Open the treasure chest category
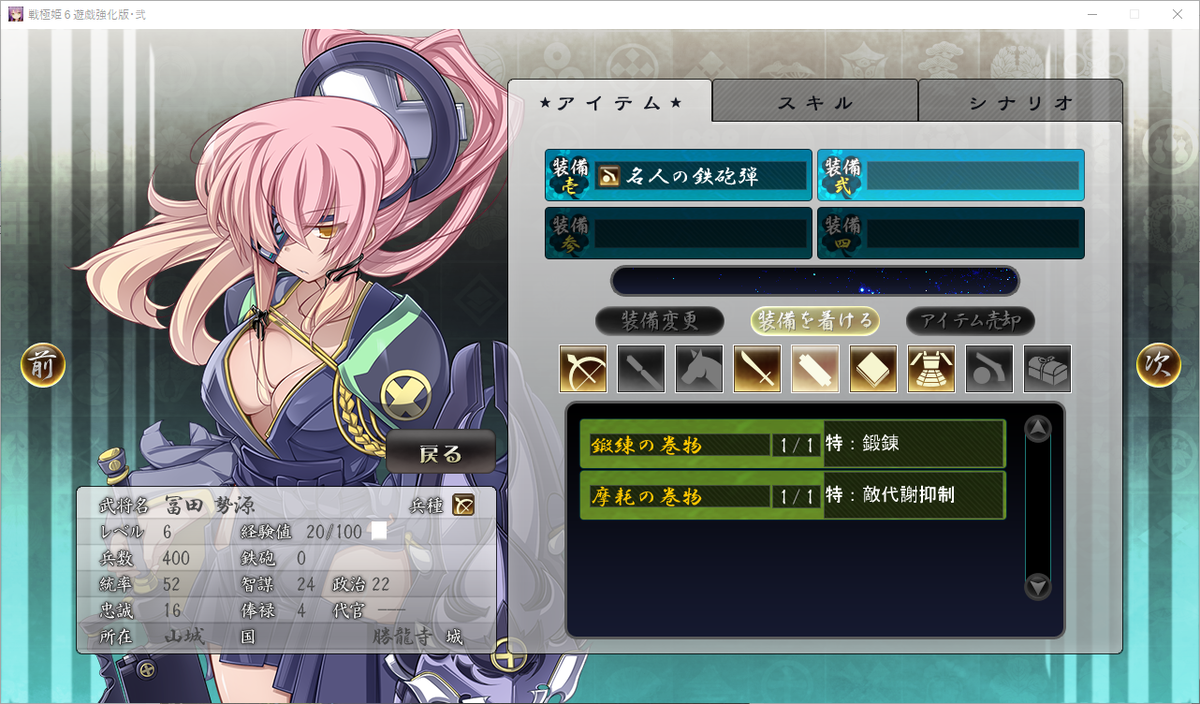 [x=1047, y=369]
